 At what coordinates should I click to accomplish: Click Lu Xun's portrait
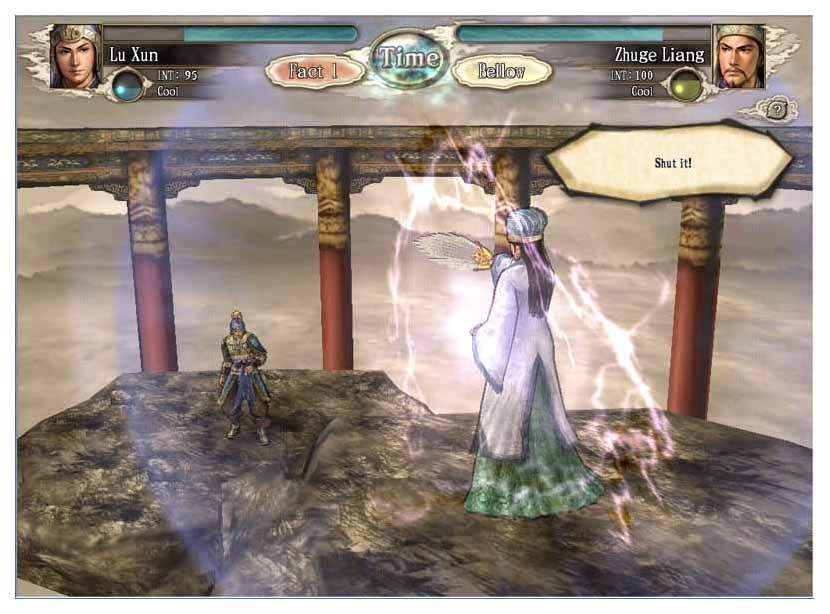[x=75, y=55]
